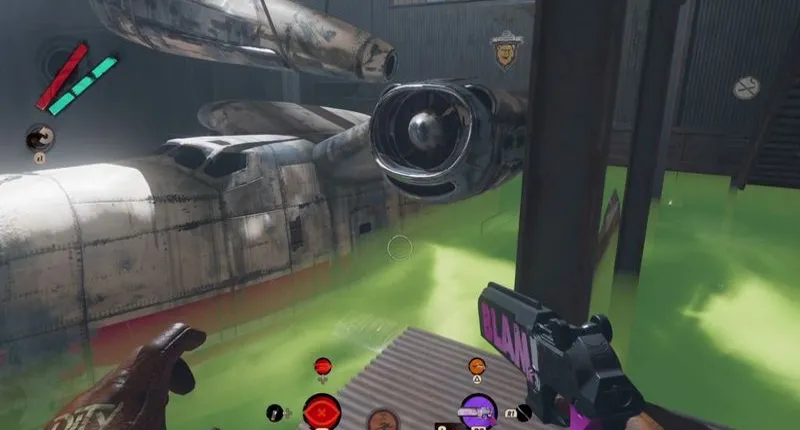Choose the small red slab icon
The image size is (800, 430).
pos(322,367)
